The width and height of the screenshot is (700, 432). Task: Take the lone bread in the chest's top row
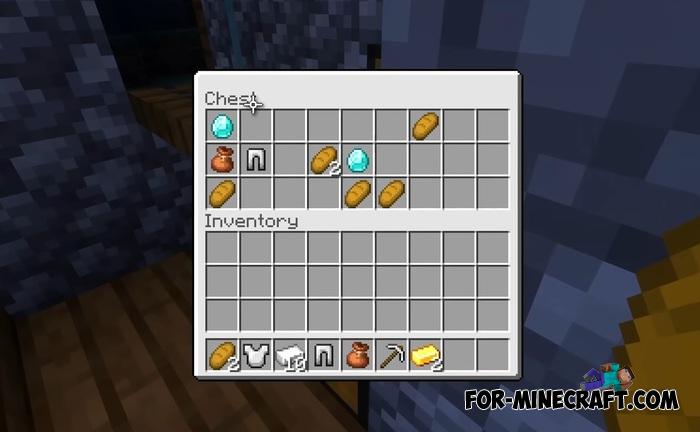tap(425, 125)
